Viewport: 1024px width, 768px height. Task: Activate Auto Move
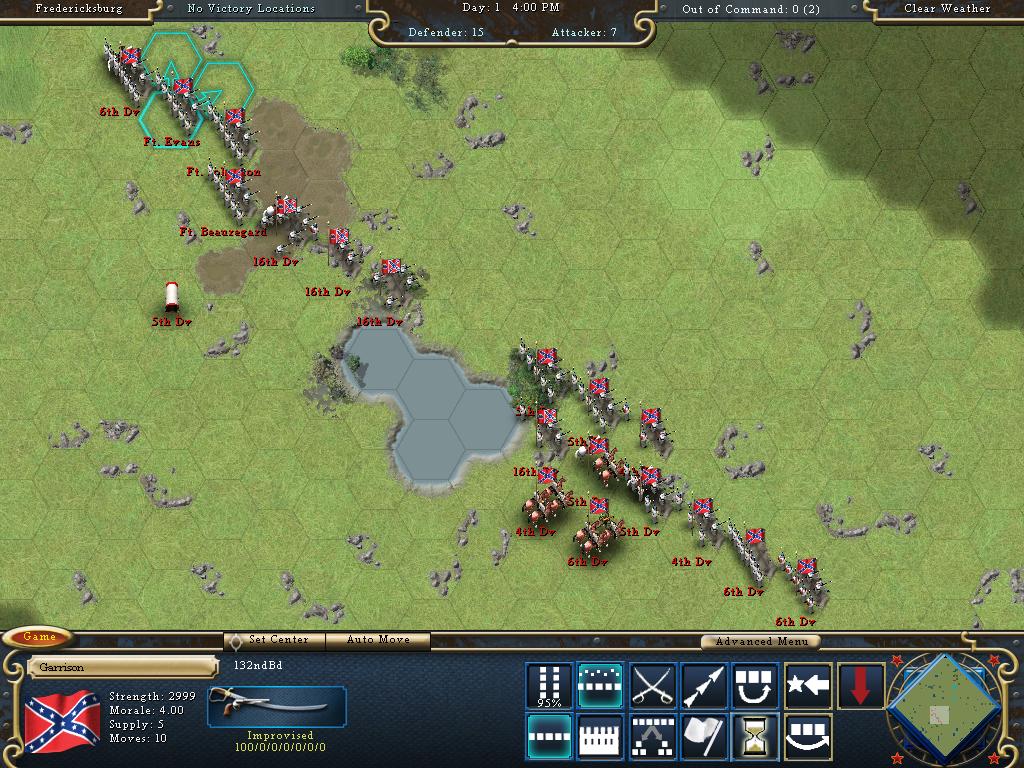point(380,640)
